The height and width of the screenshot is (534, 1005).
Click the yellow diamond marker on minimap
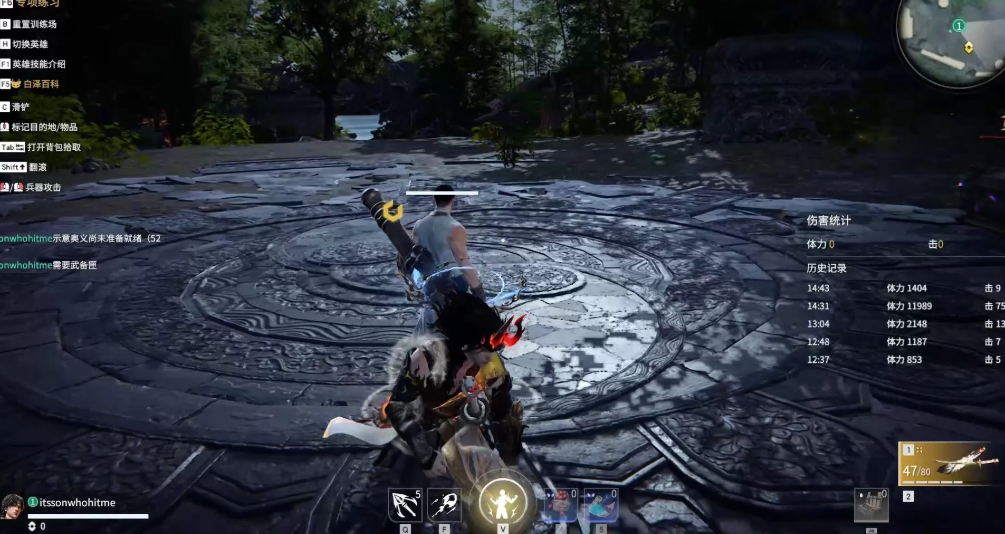pyautogui.click(x=968, y=47)
